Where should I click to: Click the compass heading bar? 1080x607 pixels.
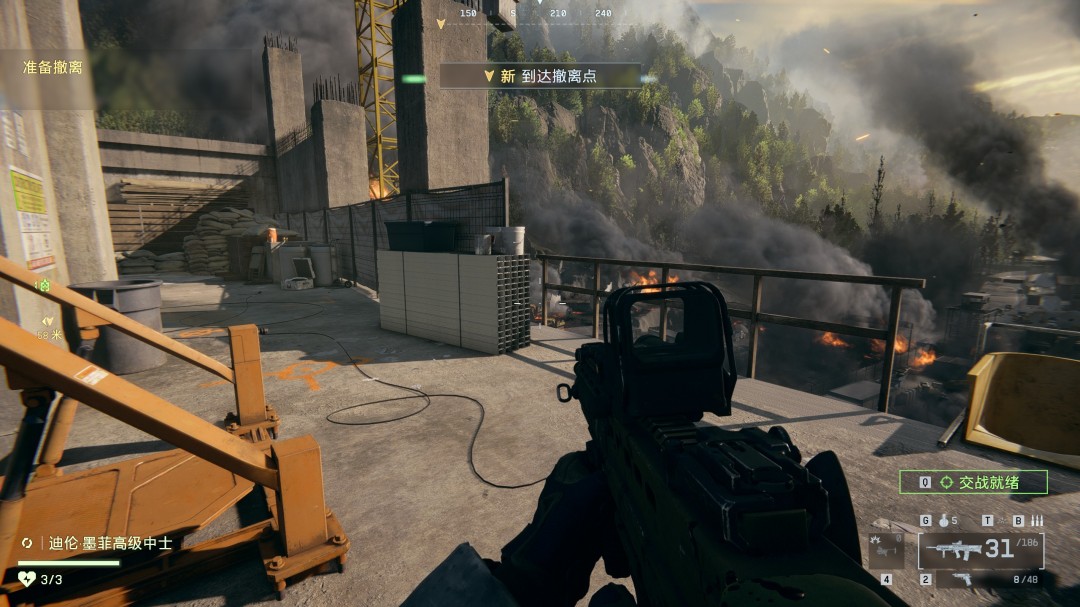tap(540, 13)
